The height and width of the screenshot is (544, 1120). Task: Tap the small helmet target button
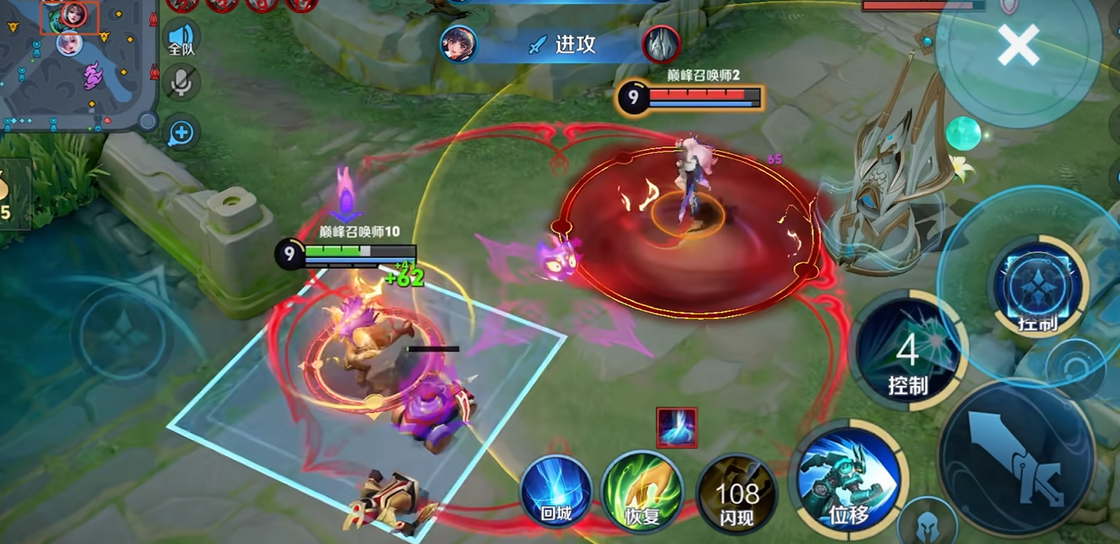[926, 524]
